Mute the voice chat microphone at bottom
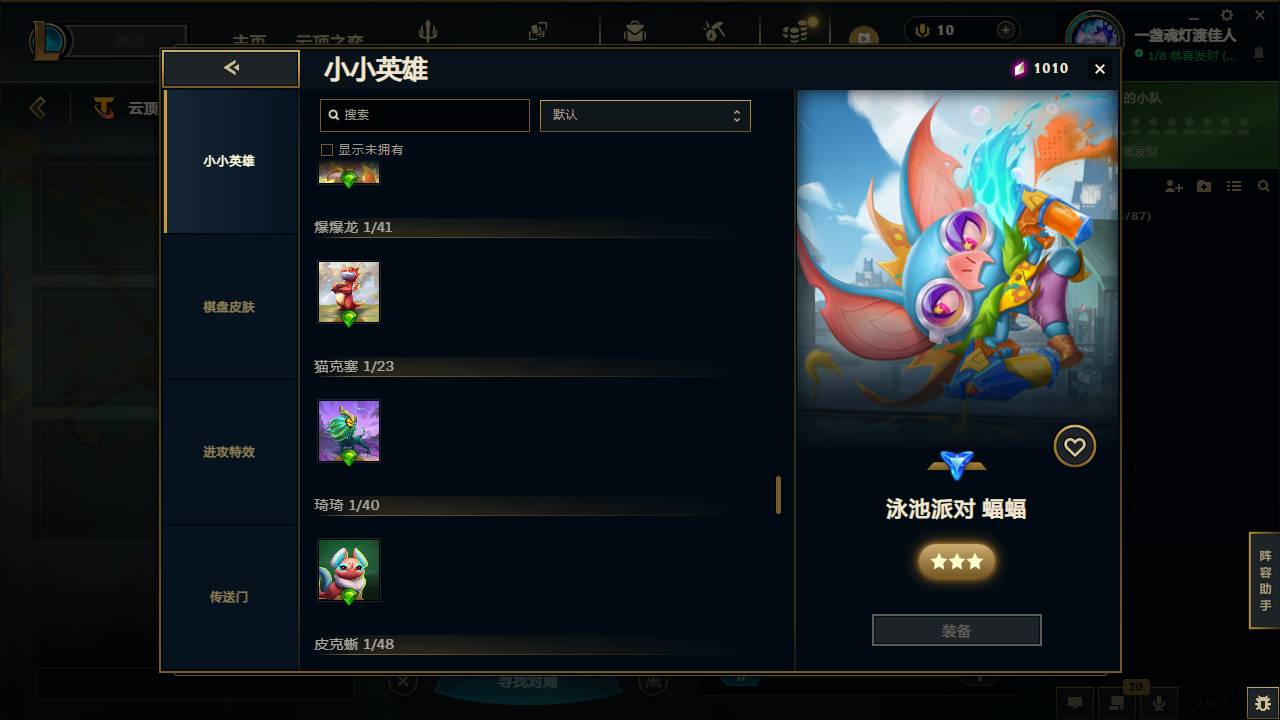Viewport: 1280px width, 720px height. coord(1160,702)
